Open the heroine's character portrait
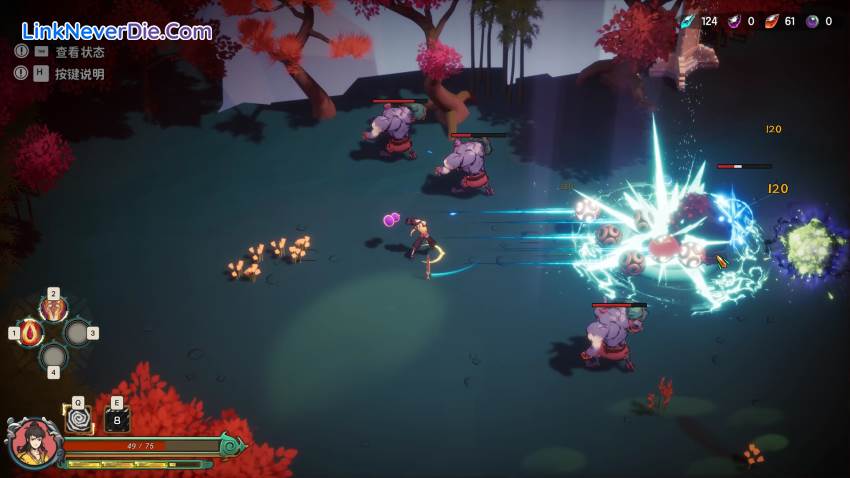 point(33,443)
